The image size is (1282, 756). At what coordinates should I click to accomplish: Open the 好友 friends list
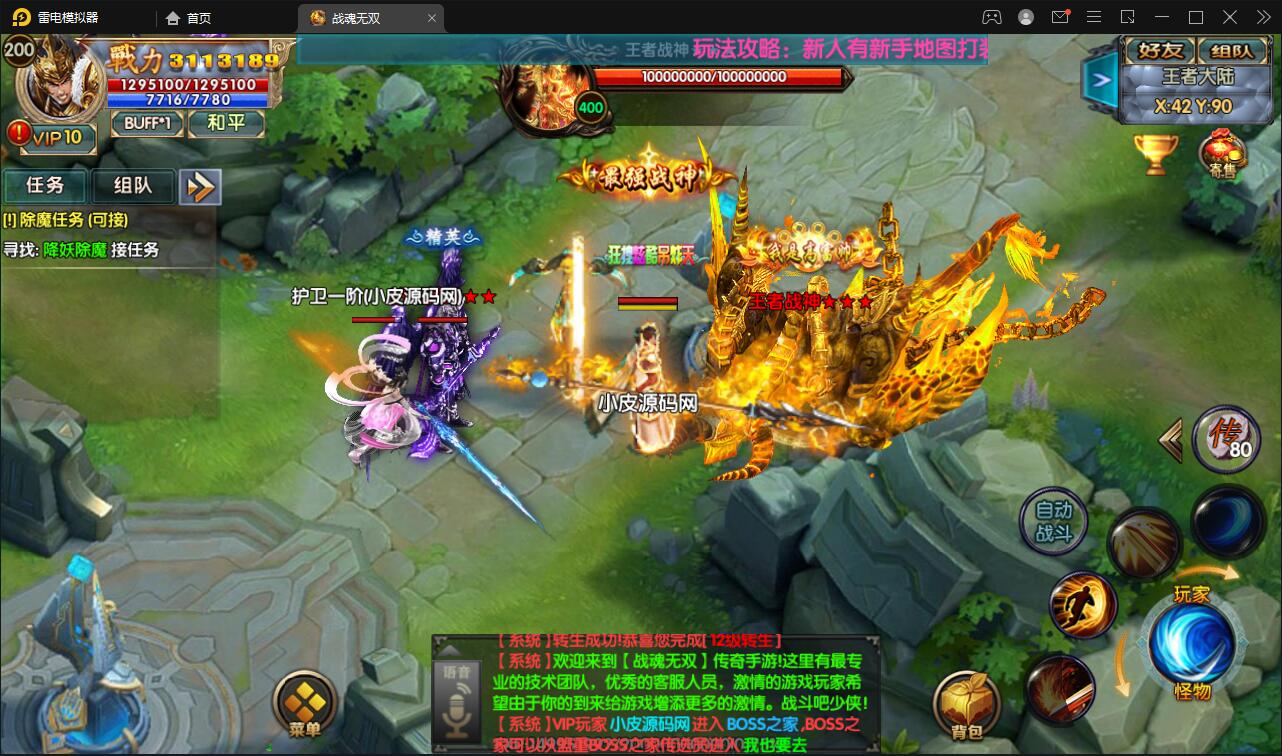(x=1159, y=50)
